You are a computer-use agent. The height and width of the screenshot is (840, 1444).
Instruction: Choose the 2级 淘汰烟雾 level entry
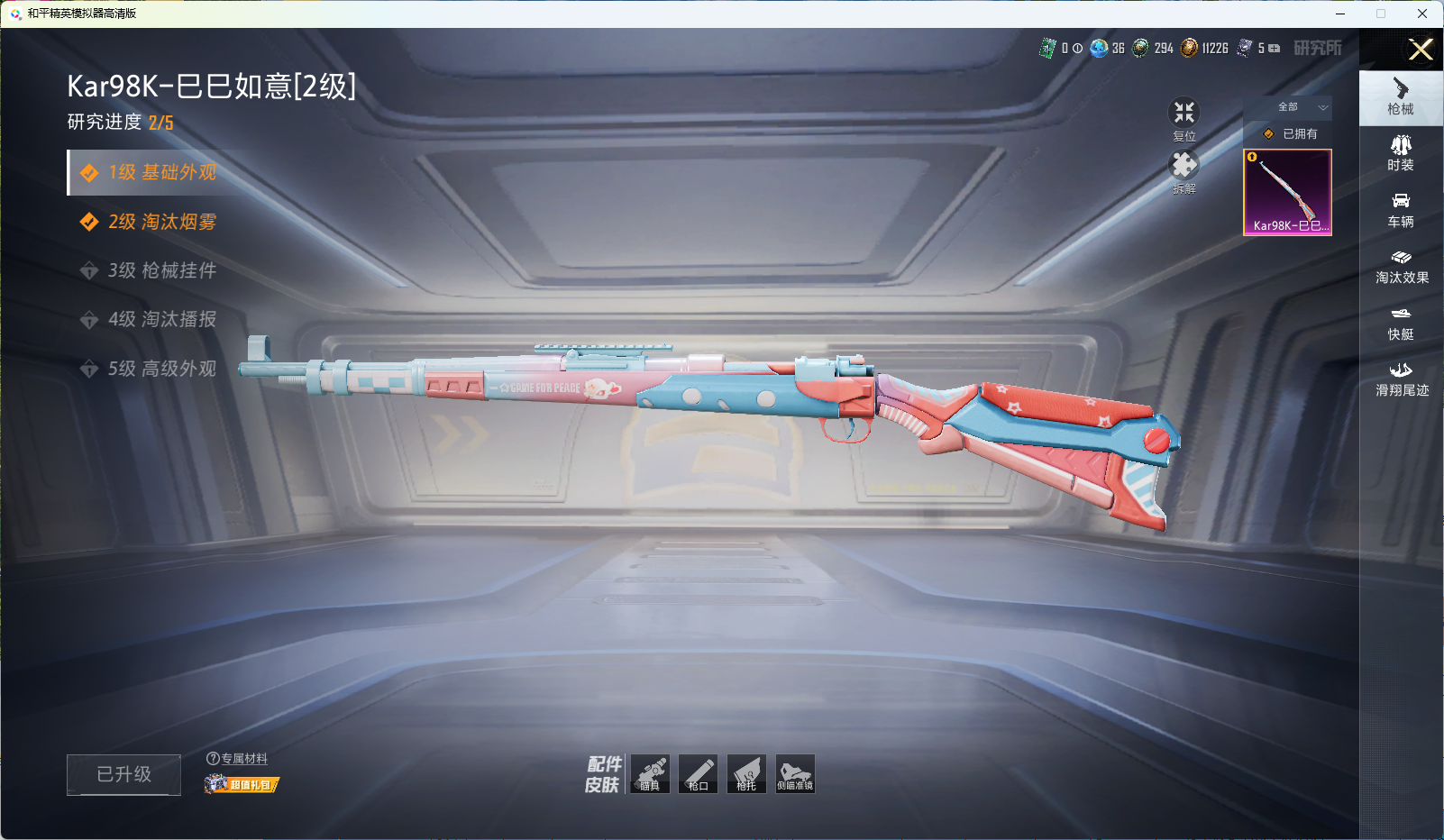[161, 222]
